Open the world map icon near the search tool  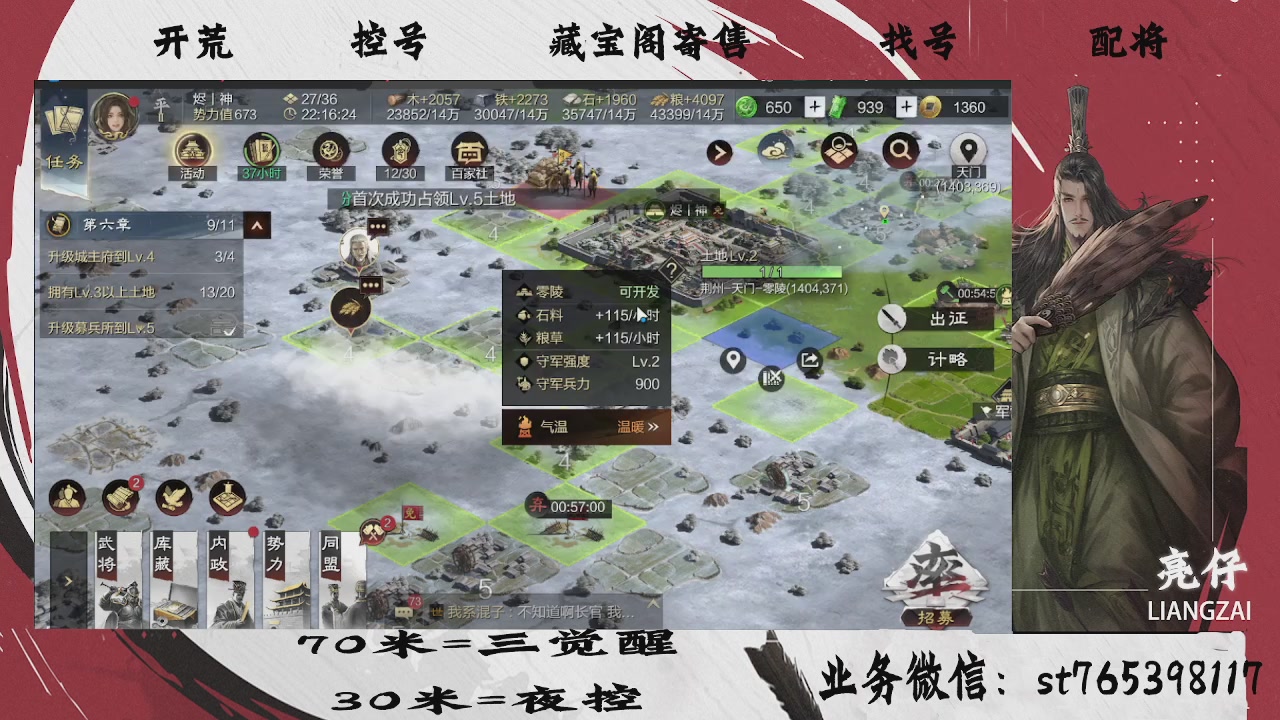point(840,150)
